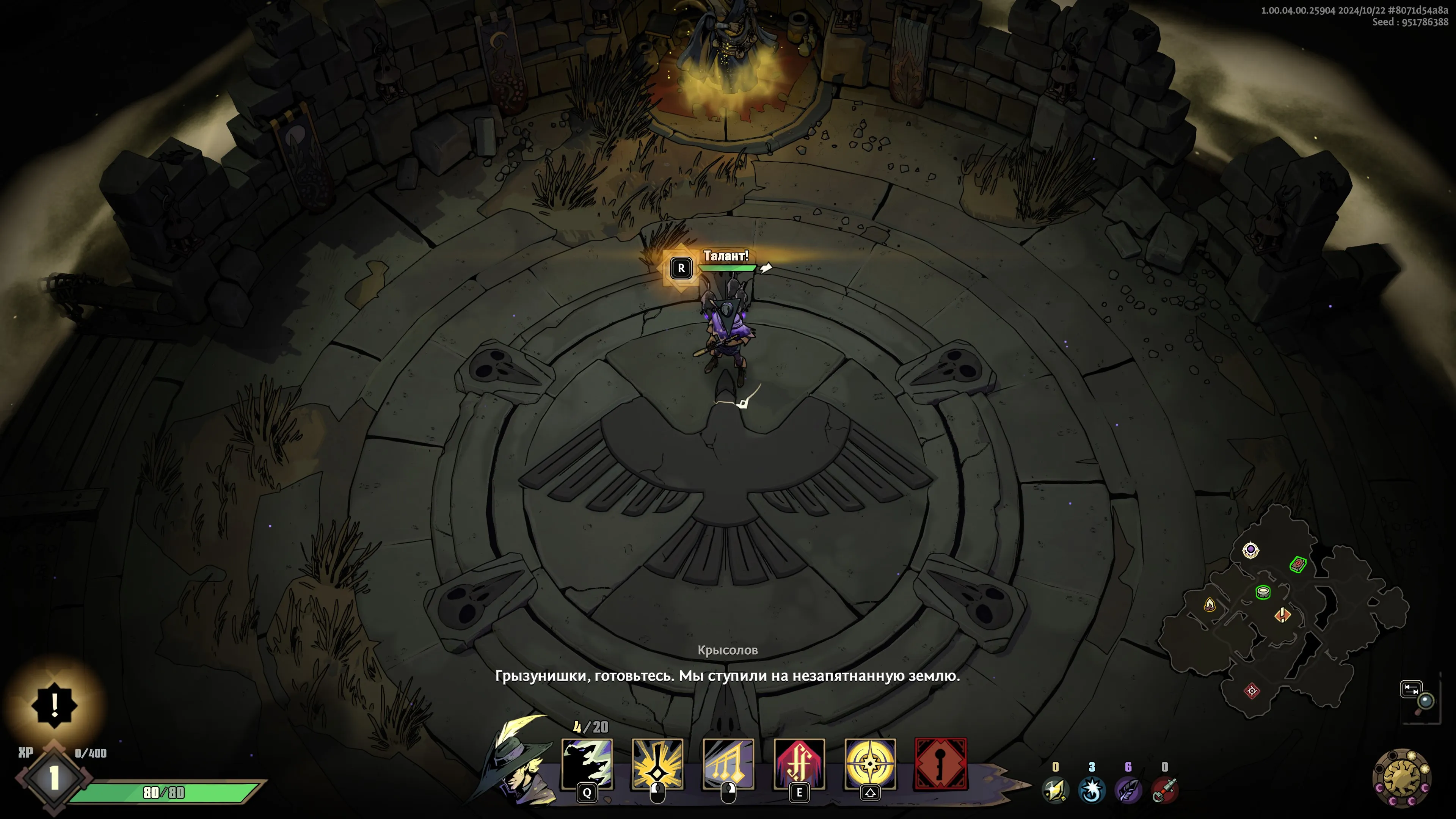1456x819 pixels.
Task: Use the golden burst primary attack
Action: [657, 763]
